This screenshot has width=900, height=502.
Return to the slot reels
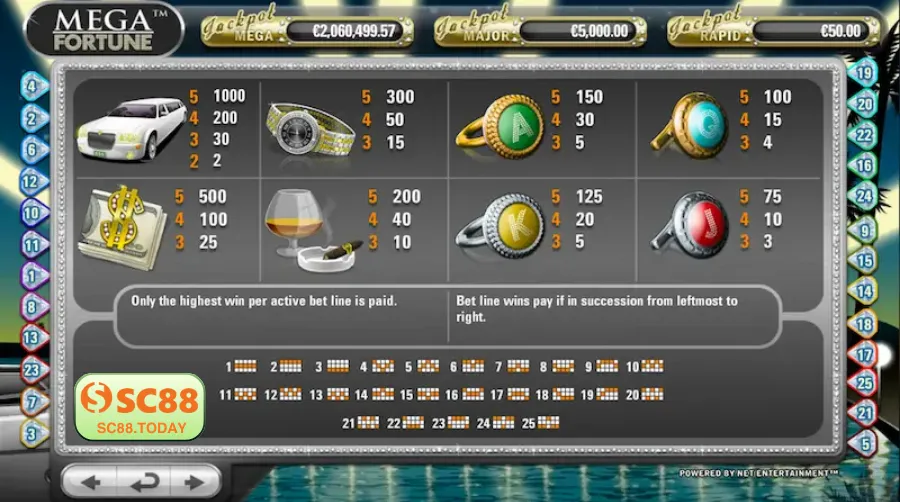(x=143, y=482)
